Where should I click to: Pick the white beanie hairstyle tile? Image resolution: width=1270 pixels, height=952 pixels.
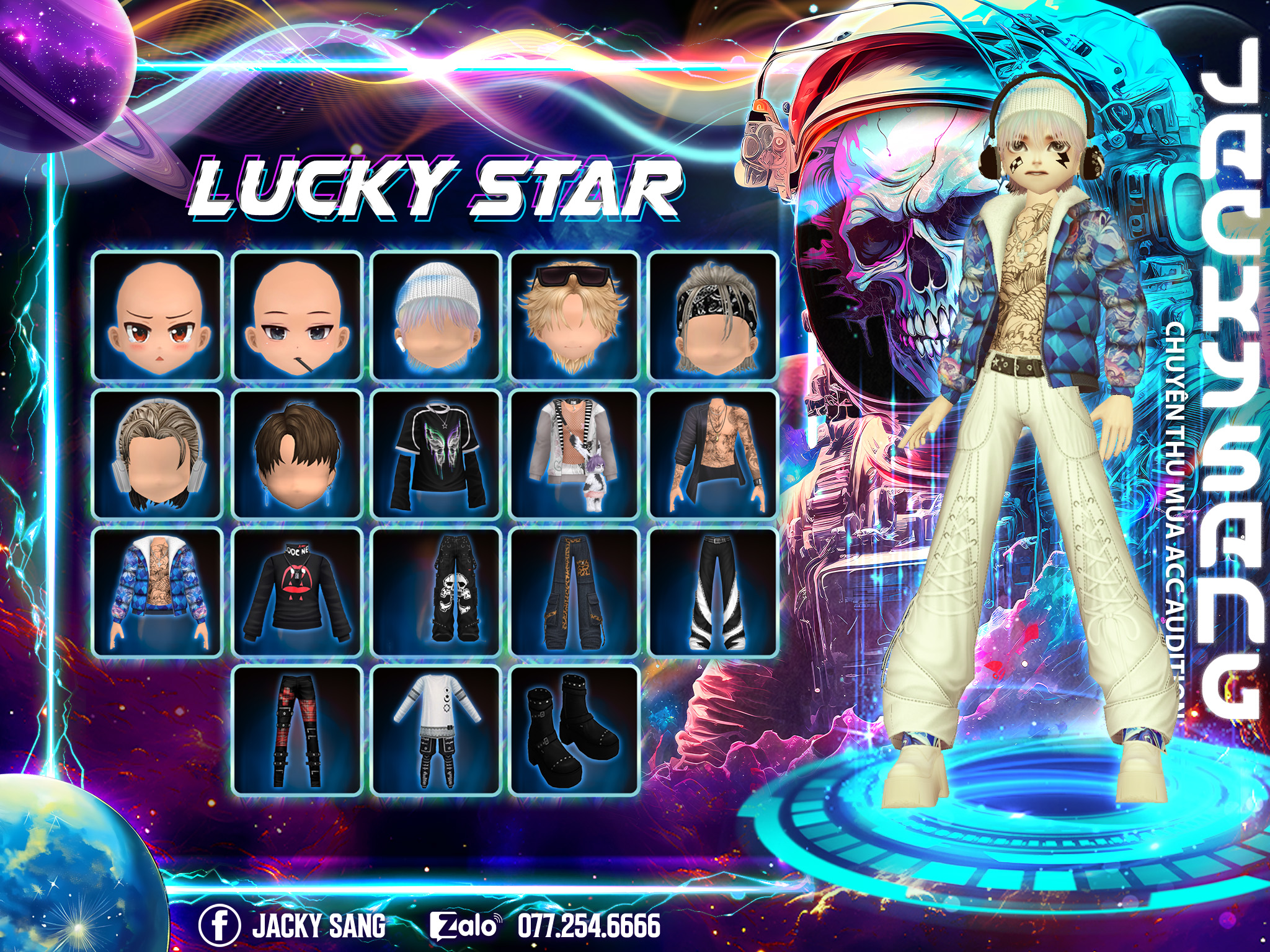(436, 316)
